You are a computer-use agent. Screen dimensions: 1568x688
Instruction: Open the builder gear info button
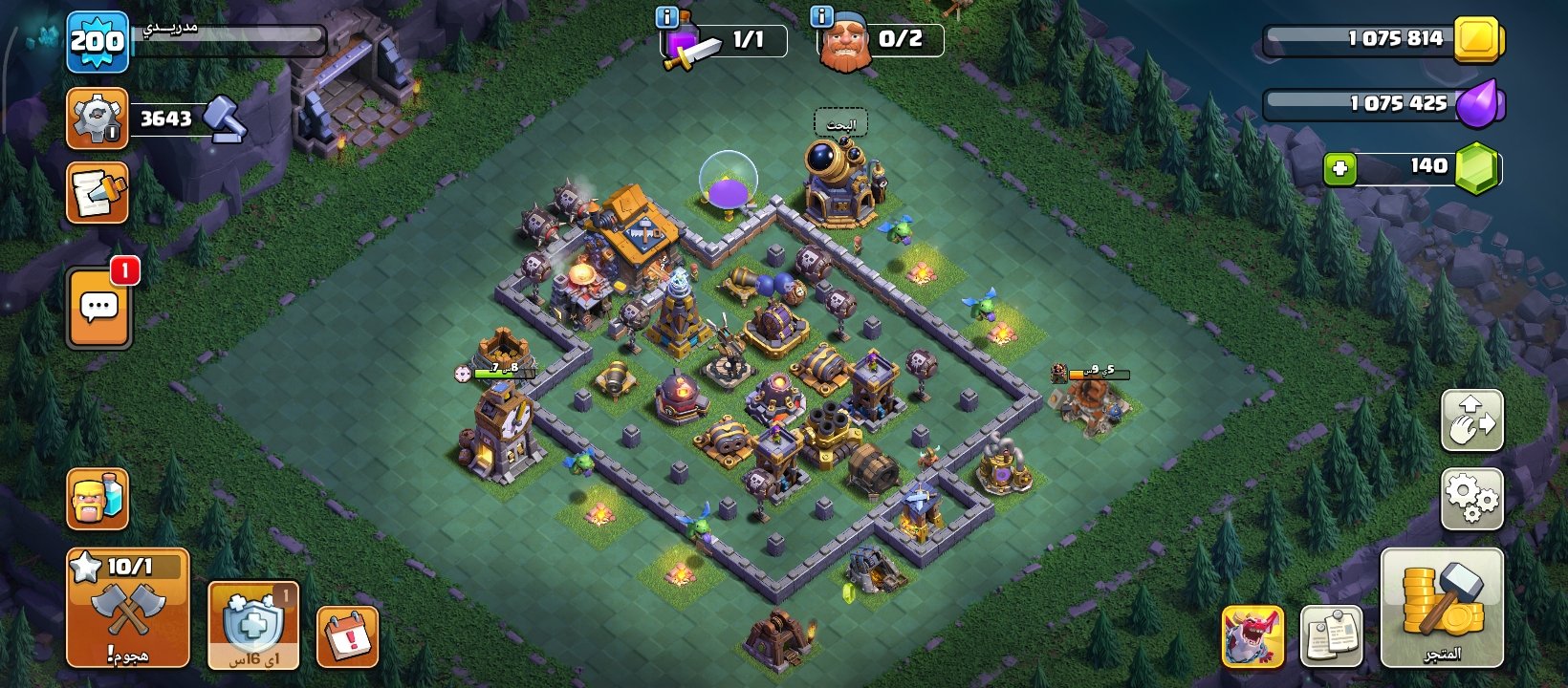click(97, 118)
